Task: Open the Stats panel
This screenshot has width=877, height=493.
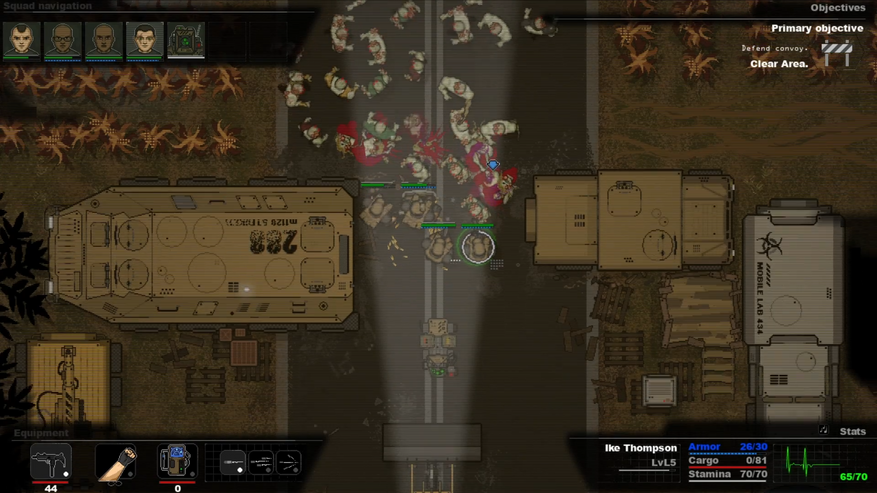Action: pyautogui.click(x=852, y=431)
